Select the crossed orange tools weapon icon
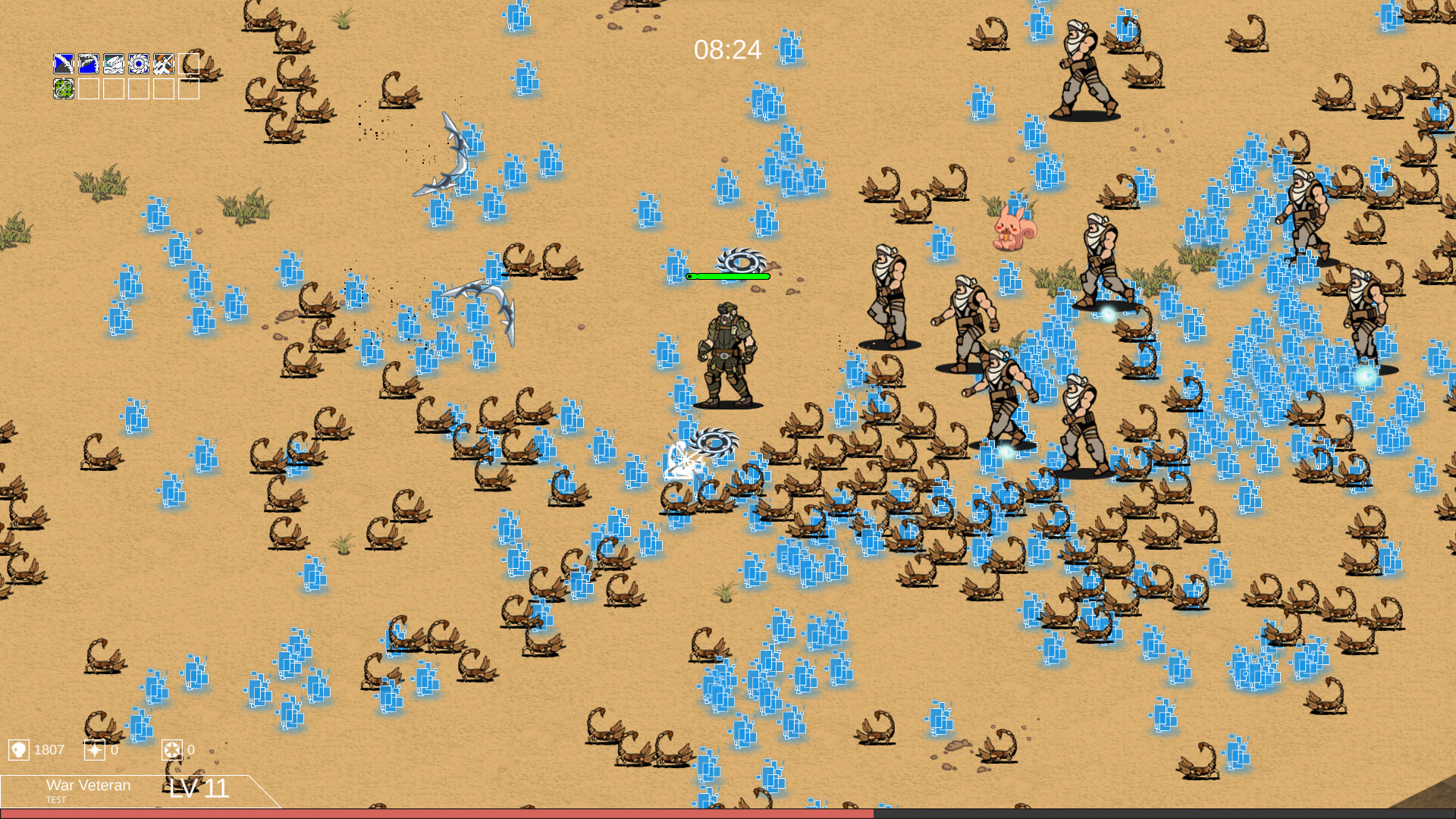Image resolution: width=1456 pixels, height=819 pixels. click(163, 64)
